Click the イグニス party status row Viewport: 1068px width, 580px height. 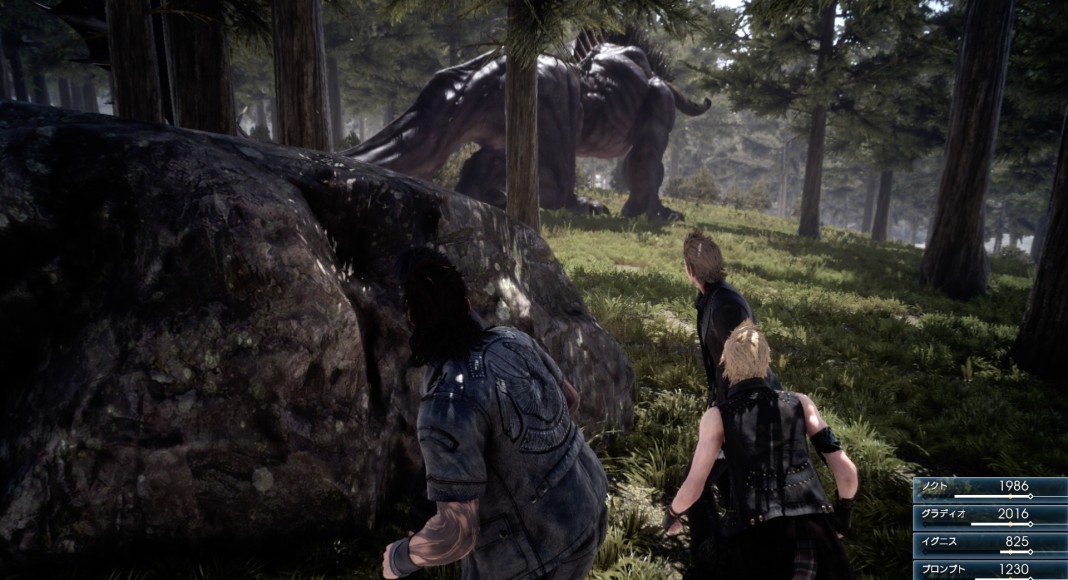[x=989, y=543]
